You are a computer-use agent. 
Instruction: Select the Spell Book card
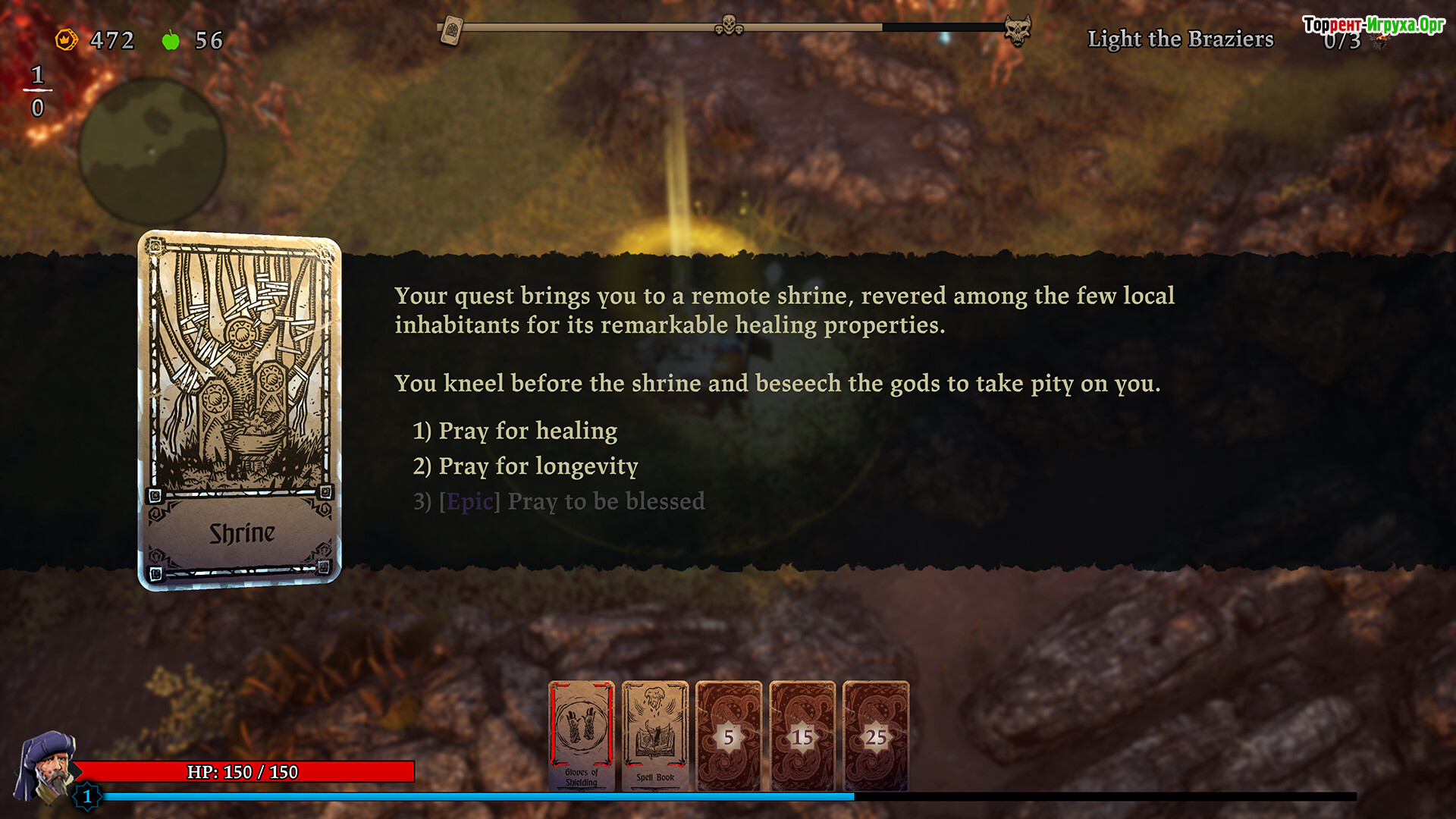(x=655, y=736)
